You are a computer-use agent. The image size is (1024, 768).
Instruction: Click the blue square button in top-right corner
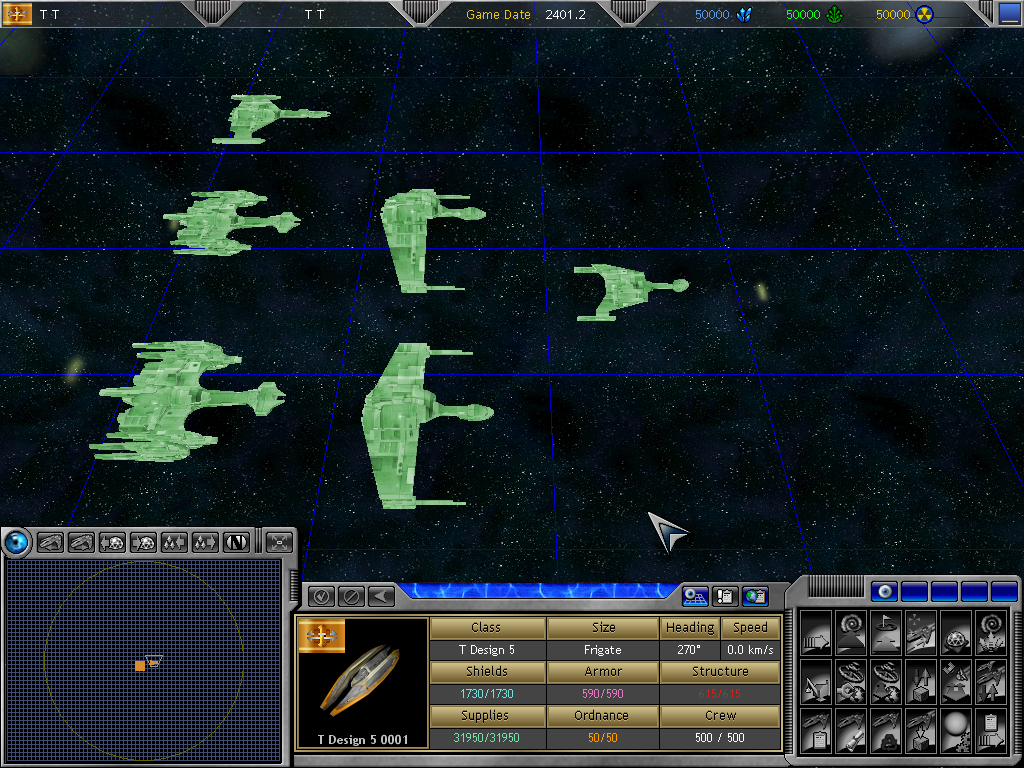pyautogui.click(x=1009, y=14)
